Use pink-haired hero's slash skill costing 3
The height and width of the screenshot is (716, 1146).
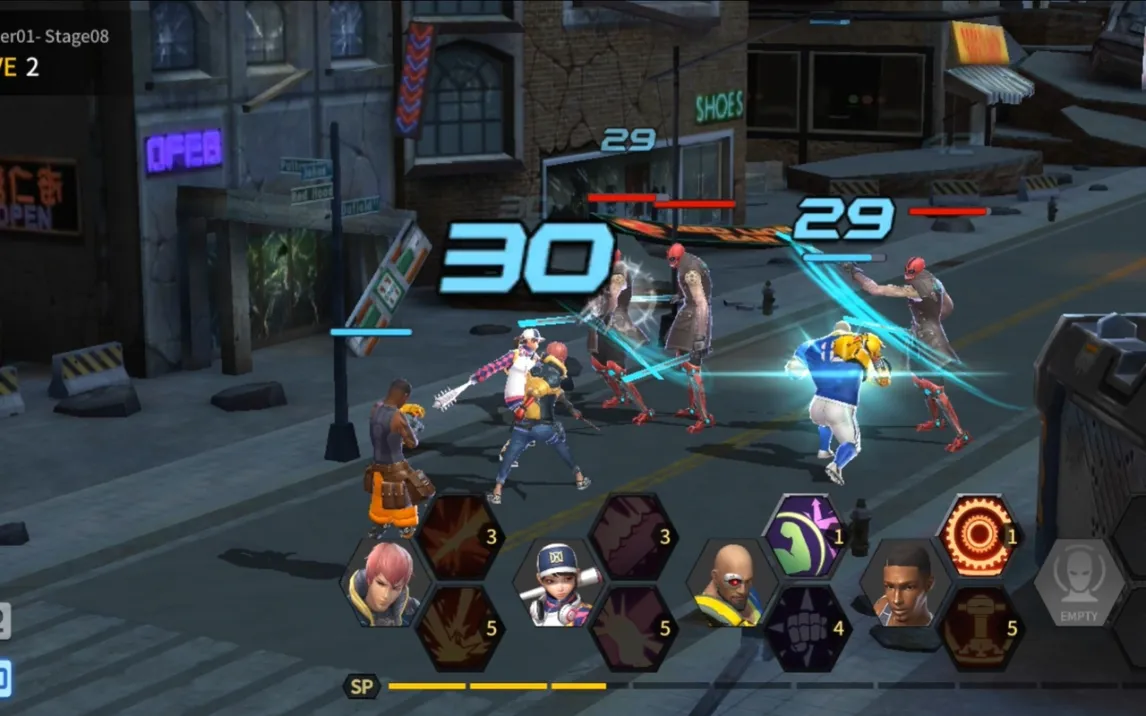tap(459, 537)
